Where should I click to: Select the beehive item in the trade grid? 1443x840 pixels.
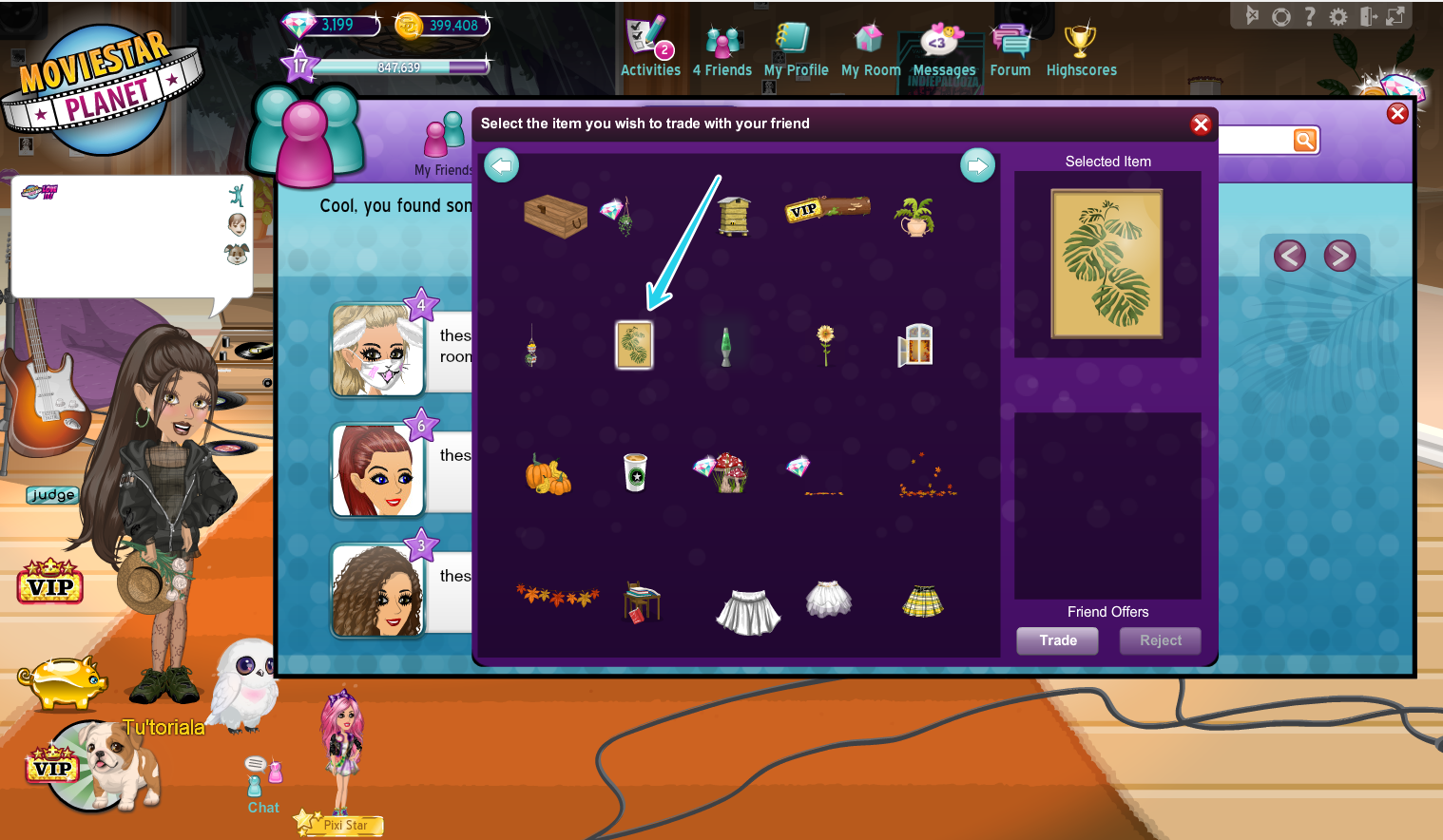tap(733, 215)
